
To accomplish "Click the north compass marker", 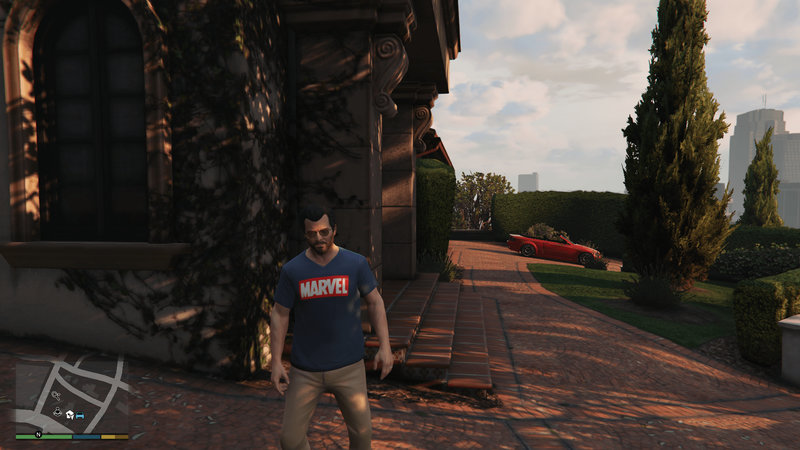I will pos(38,435).
